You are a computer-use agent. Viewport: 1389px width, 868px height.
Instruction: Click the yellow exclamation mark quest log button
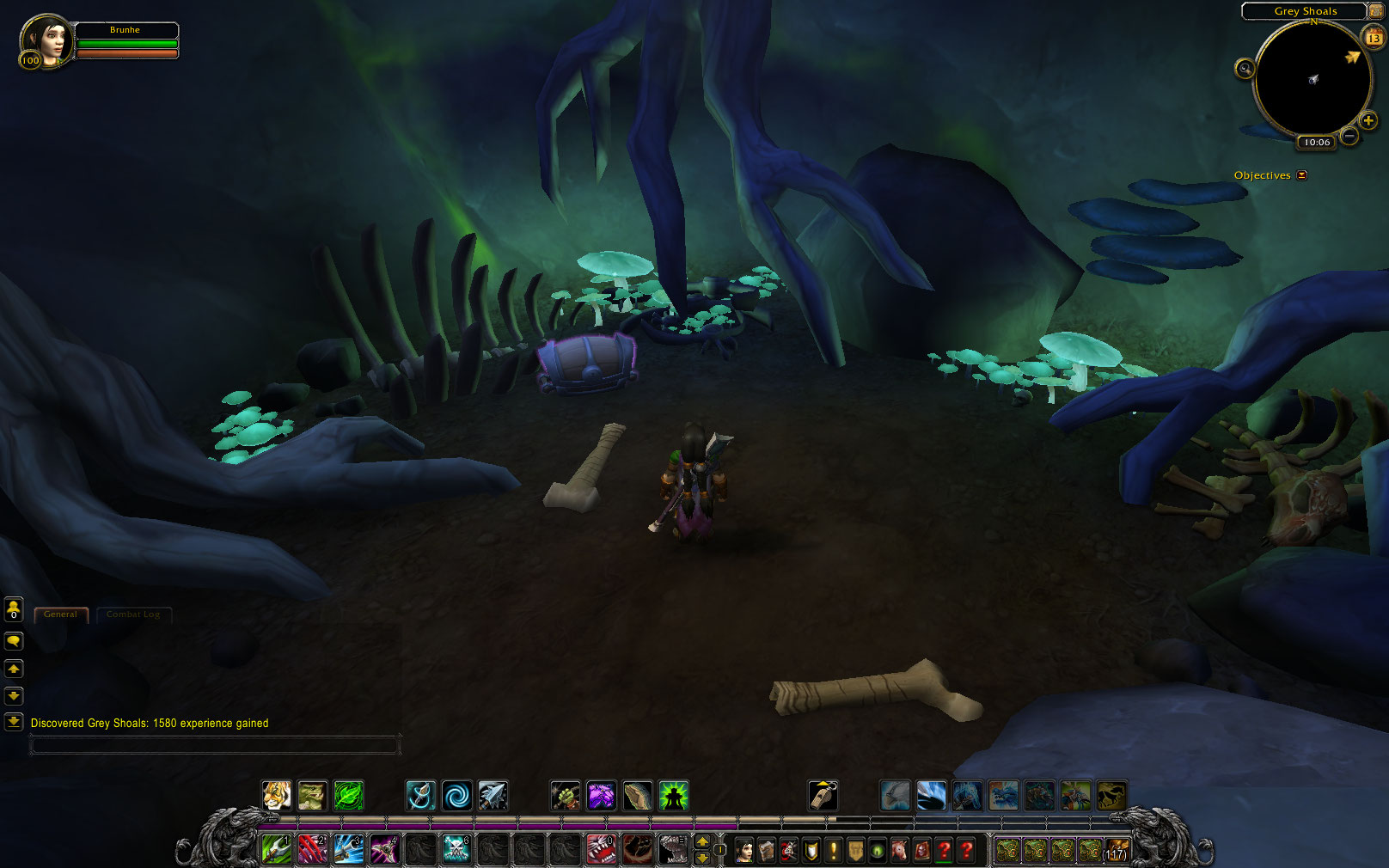pos(833,851)
